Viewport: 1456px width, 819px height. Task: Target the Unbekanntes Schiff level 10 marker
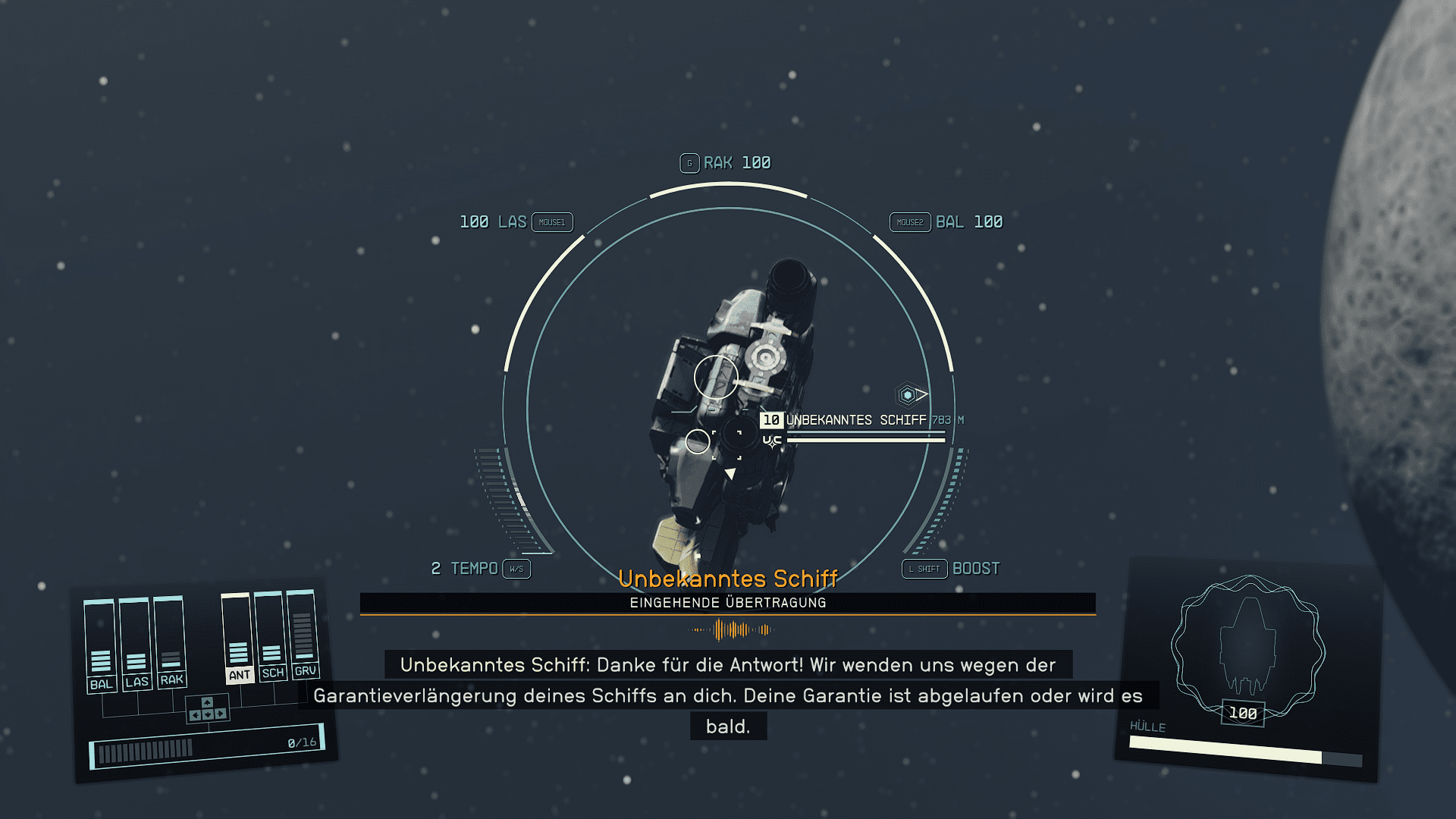point(771,420)
